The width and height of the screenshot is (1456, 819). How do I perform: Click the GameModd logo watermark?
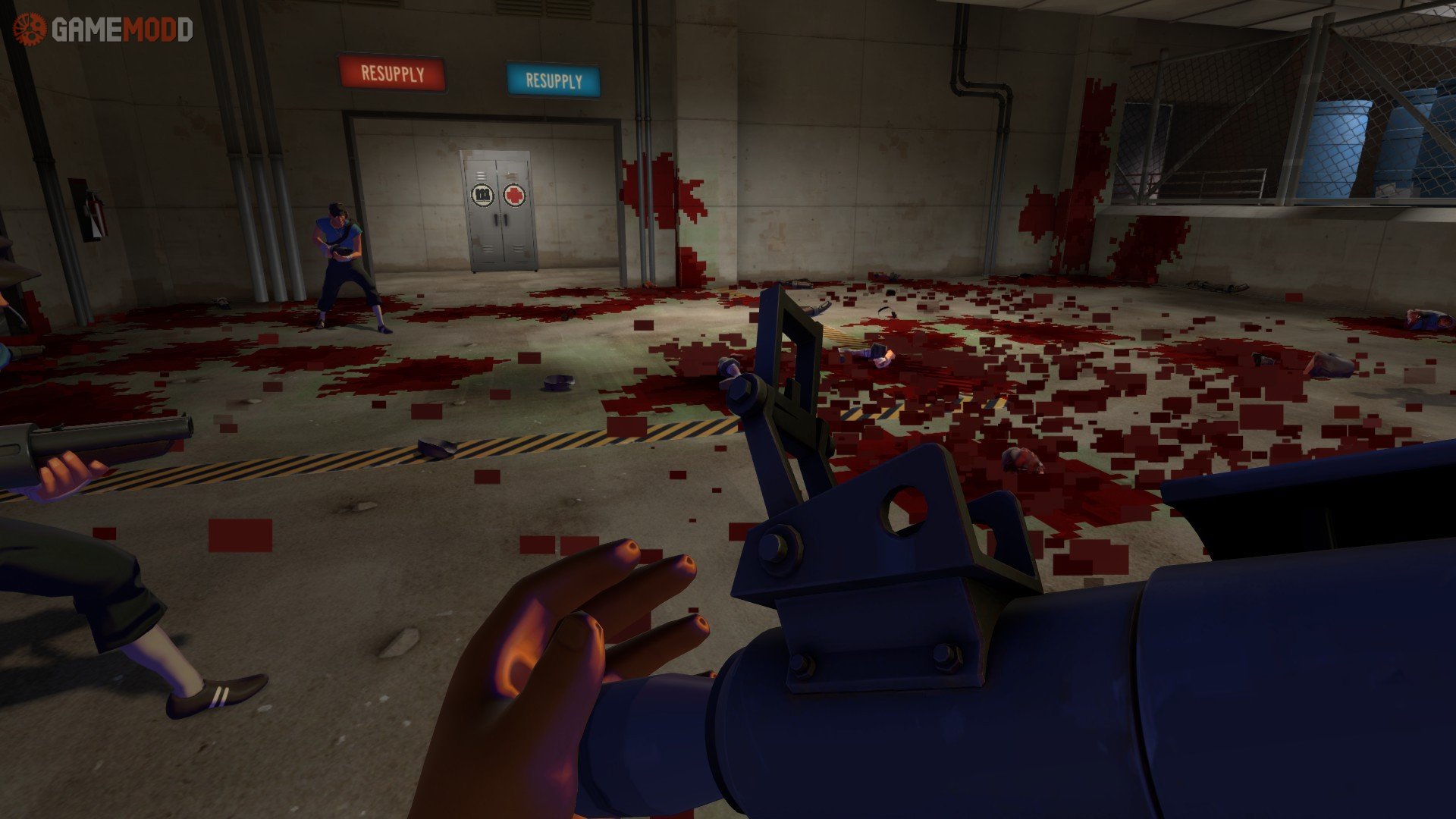[103, 30]
